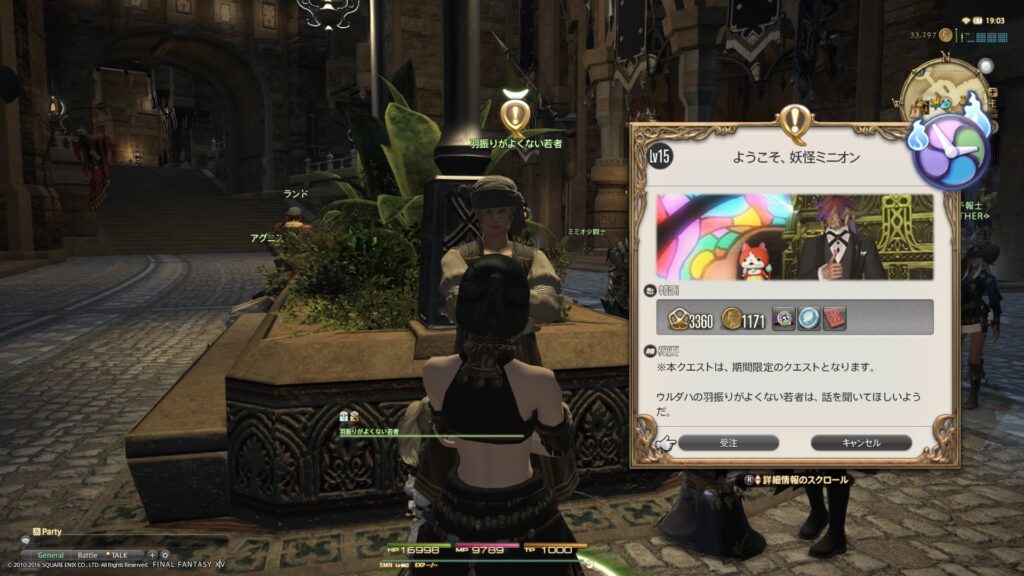Open the TALK chat tab

coord(118,554)
